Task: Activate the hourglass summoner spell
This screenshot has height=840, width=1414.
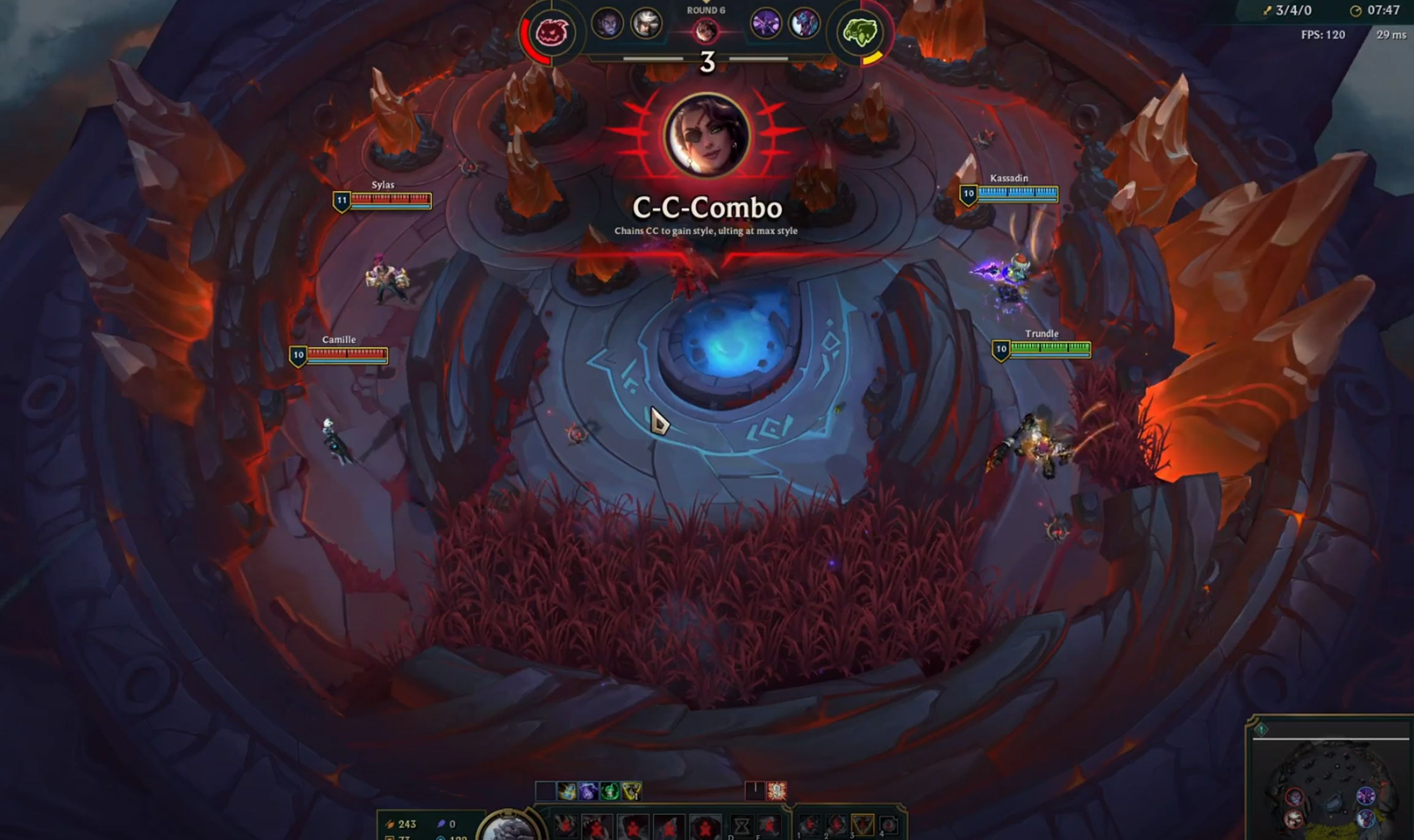Action: pyautogui.click(x=741, y=827)
